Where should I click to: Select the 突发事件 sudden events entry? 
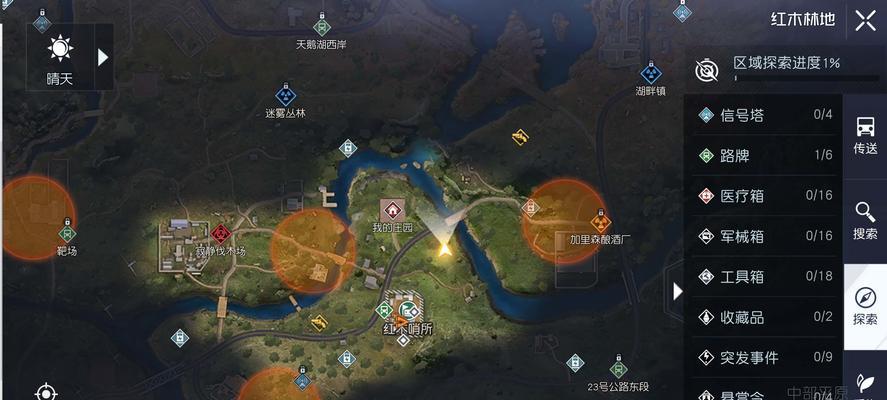click(x=765, y=357)
